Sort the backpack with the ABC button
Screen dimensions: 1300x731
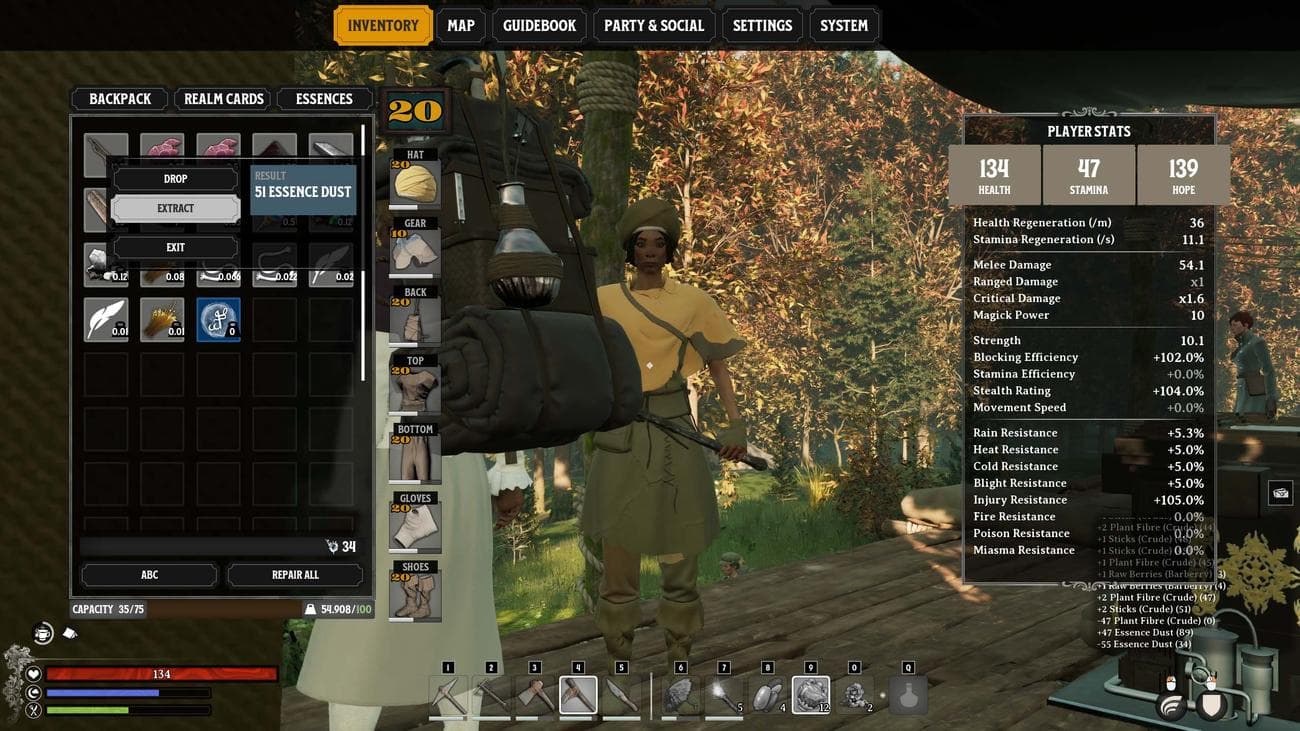pos(149,575)
